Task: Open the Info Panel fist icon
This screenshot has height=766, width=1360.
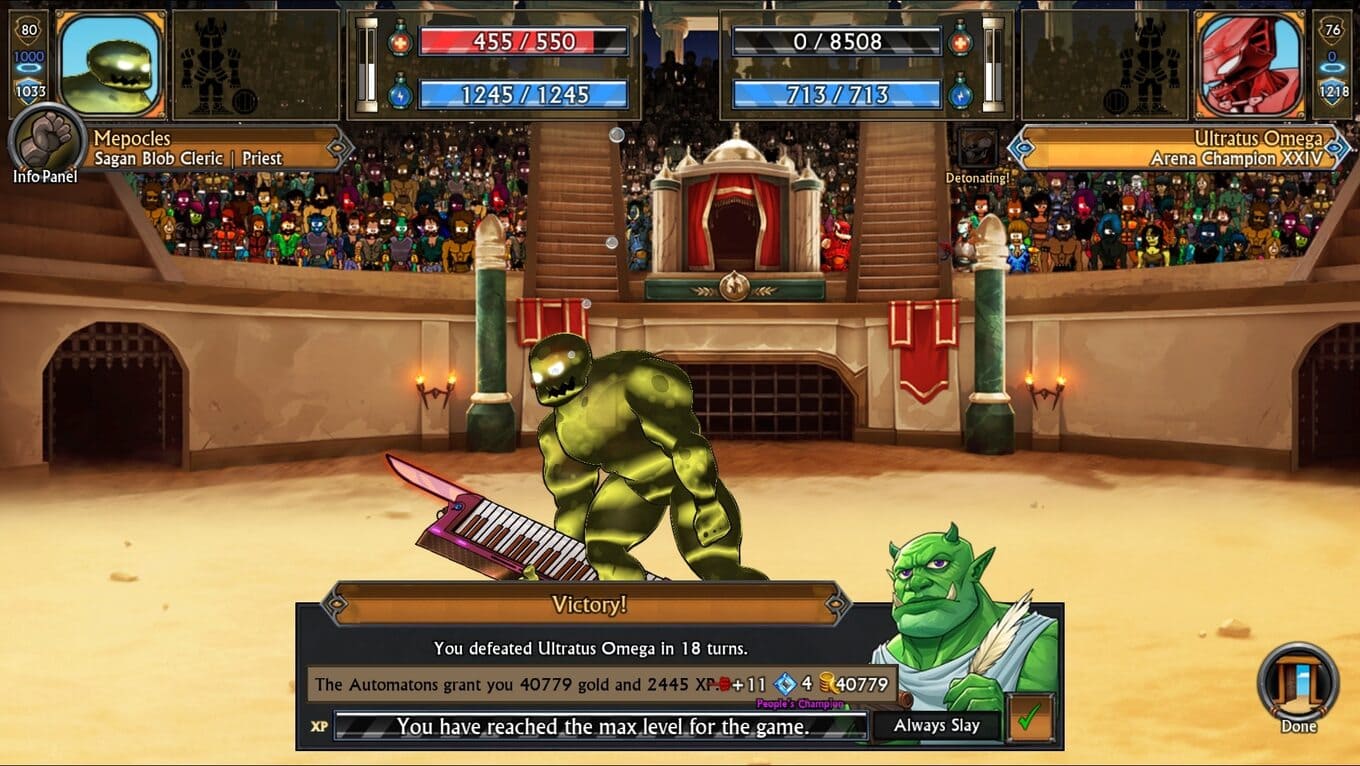Action: [x=46, y=140]
